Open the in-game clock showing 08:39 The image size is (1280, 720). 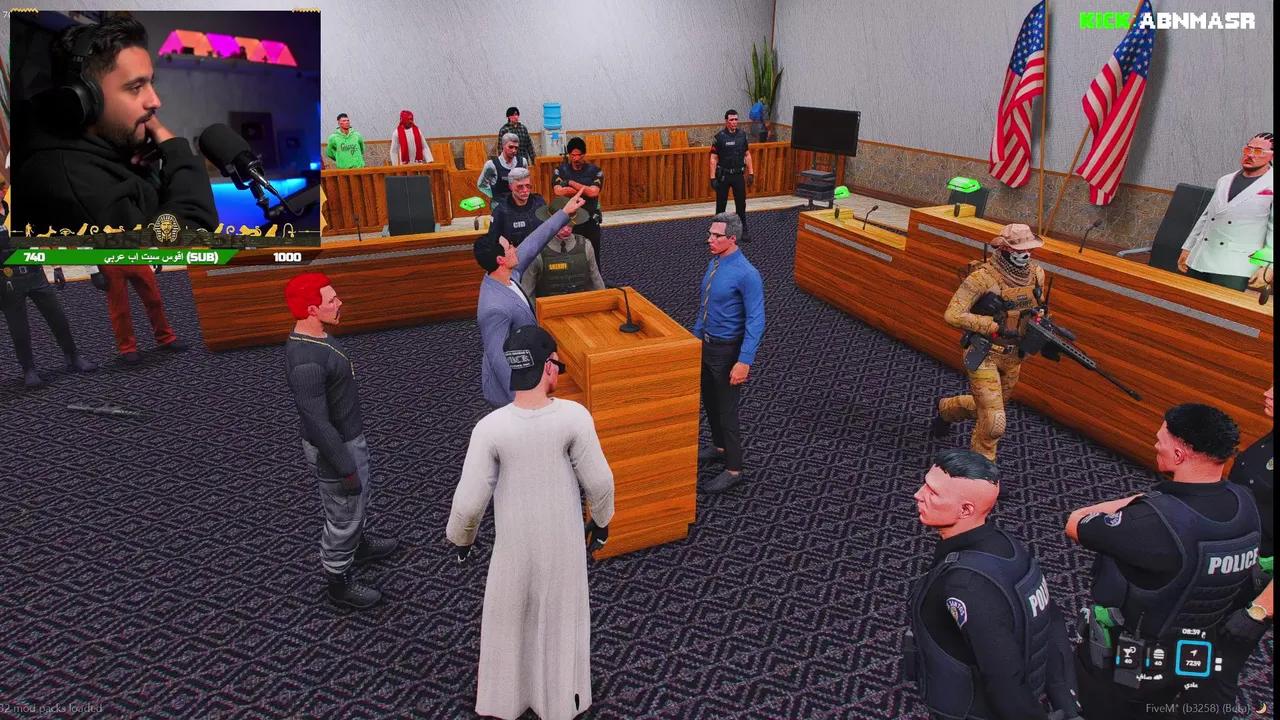point(1192,632)
